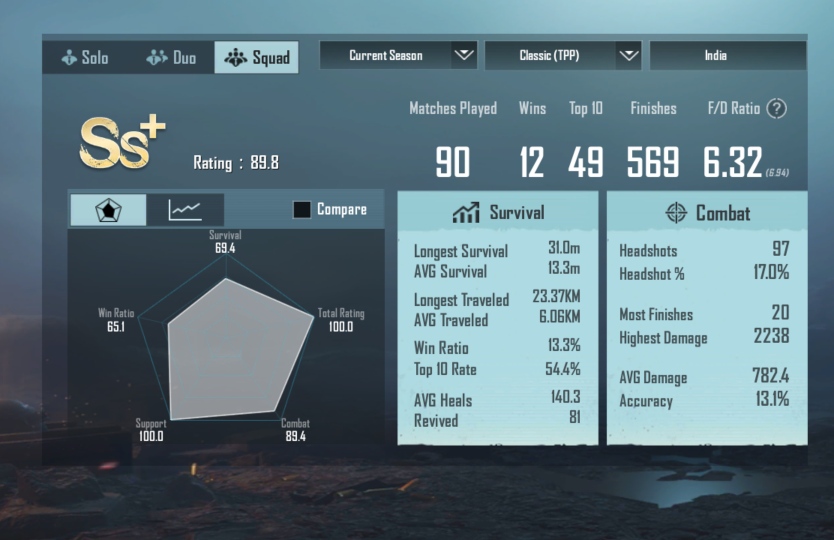
Task: Switch to the line graph trend view
Action: (x=185, y=210)
